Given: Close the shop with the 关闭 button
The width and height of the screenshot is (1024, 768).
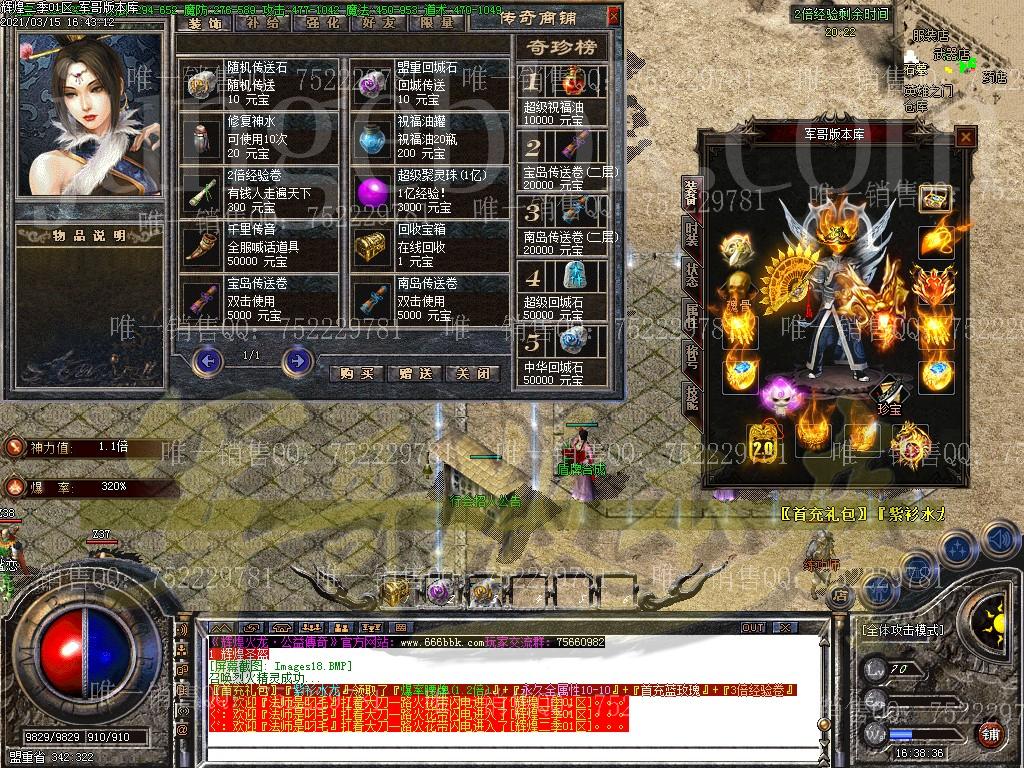Looking at the screenshot, I should (472, 373).
